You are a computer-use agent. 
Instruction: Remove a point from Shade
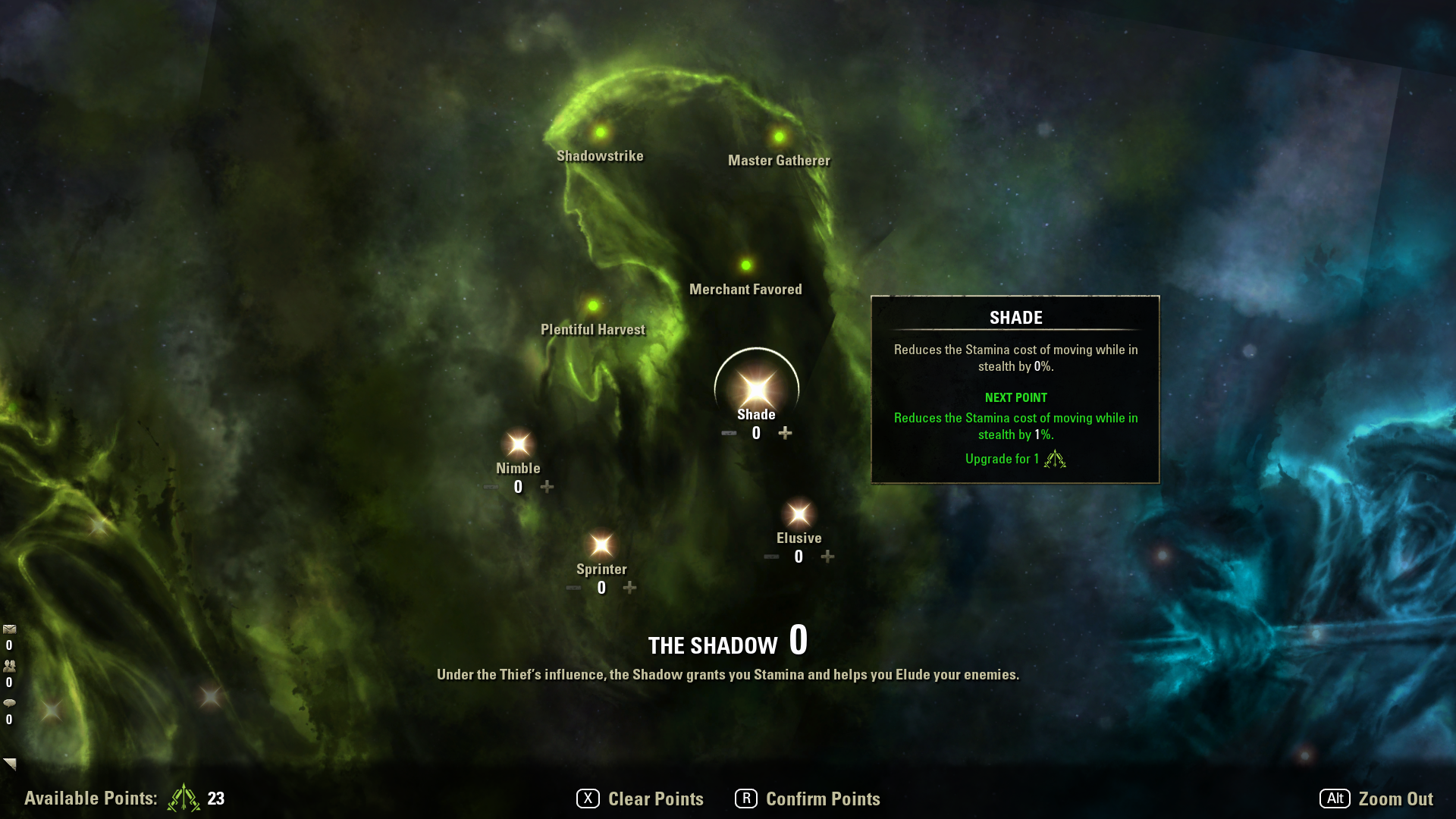[x=729, y=433]
